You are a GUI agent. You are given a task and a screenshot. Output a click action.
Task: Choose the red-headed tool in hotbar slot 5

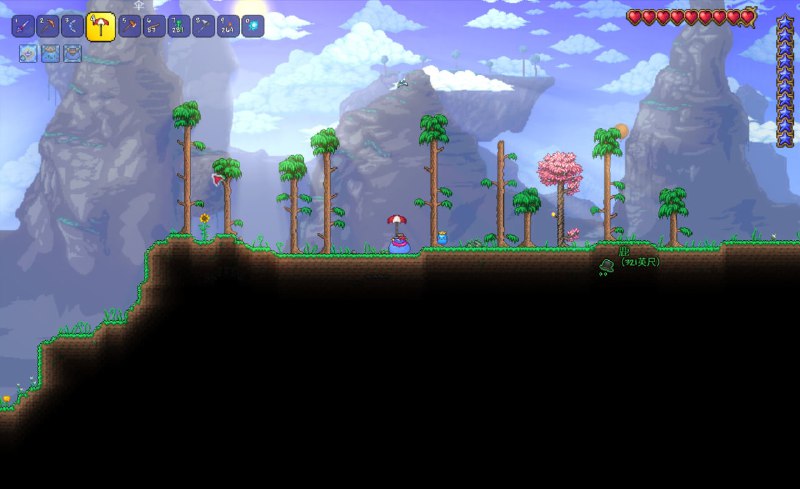[x=130, y=26]
